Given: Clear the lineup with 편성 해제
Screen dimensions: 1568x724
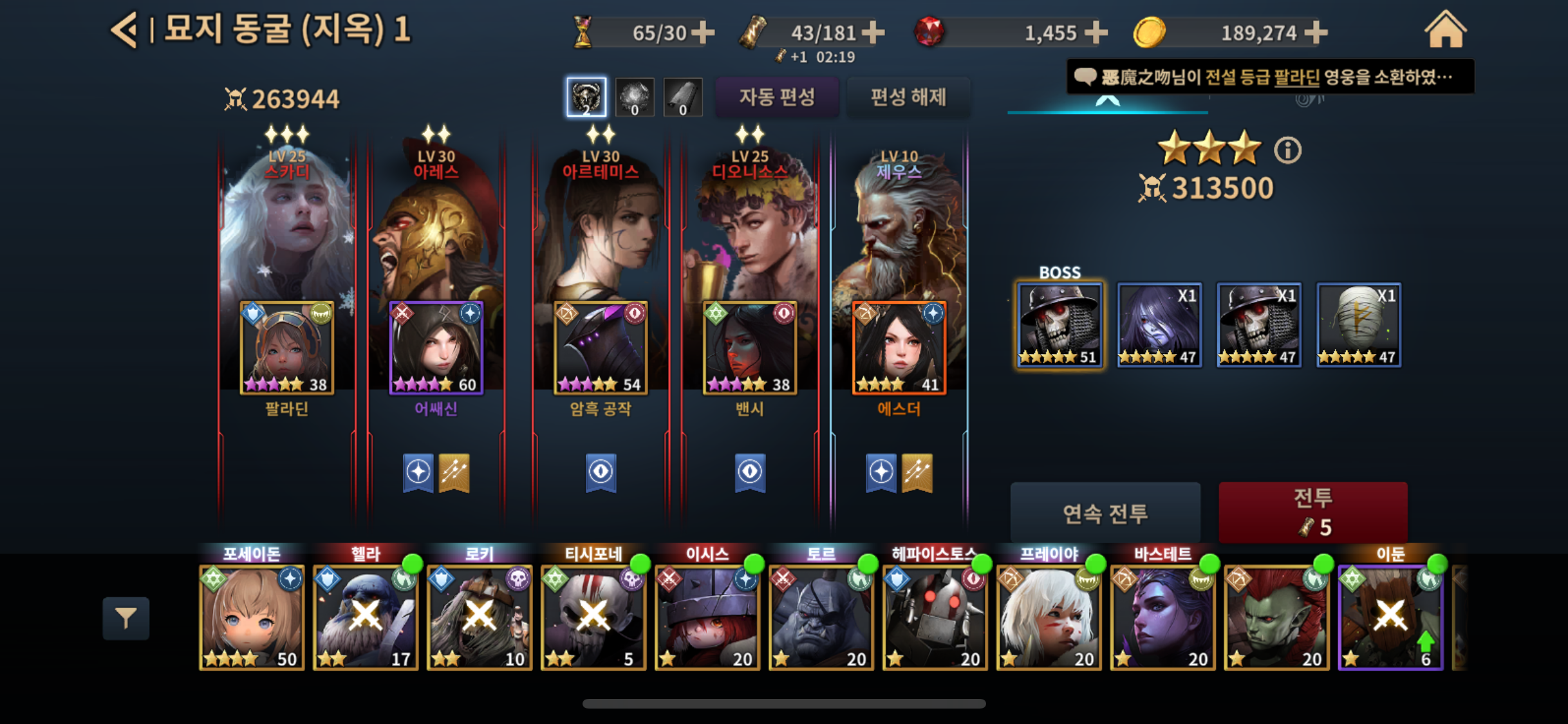Looking at the screenshot, I should pyautogui.click(x=908, y=97).
